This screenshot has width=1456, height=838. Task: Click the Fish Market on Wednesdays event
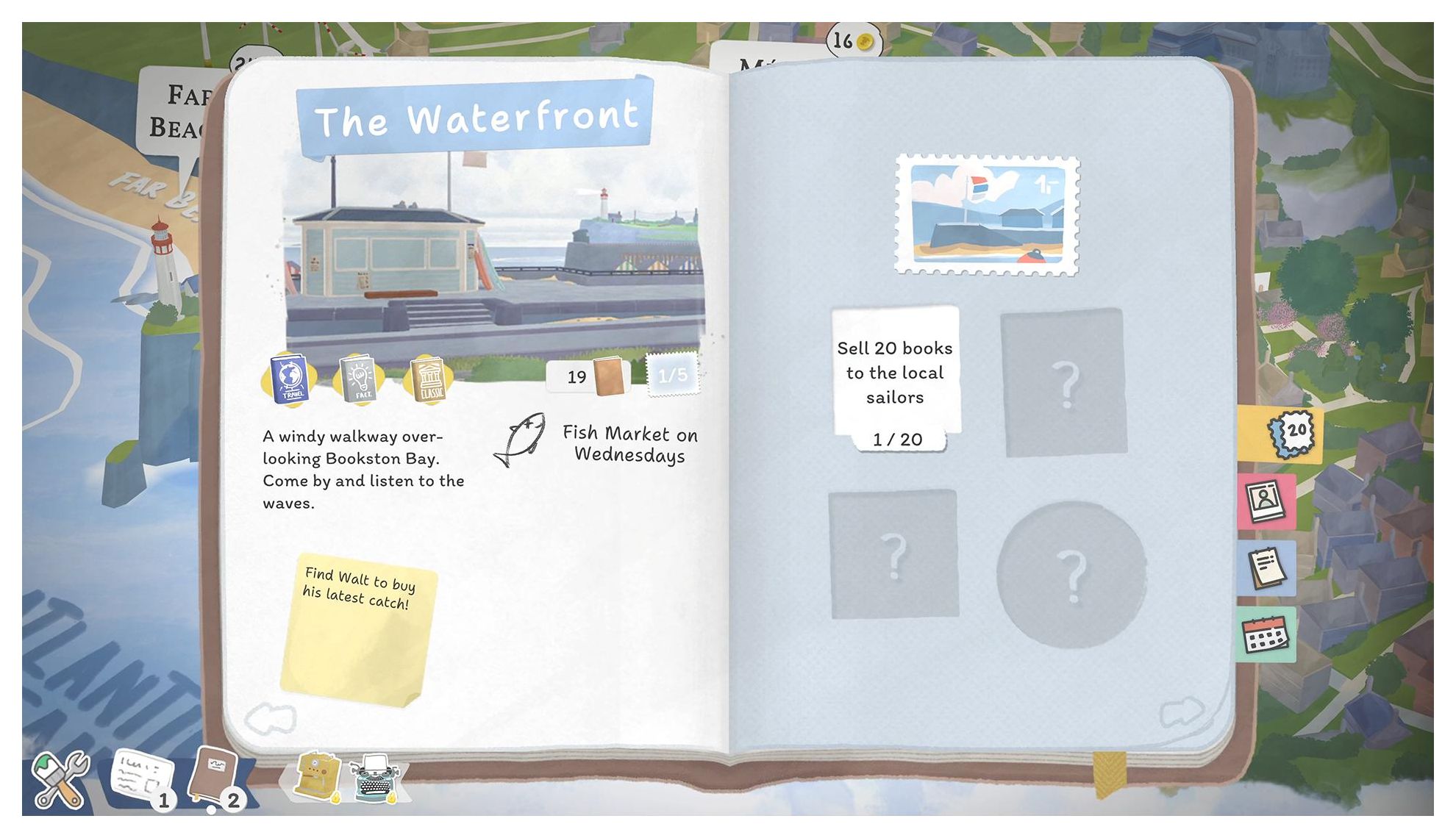pos(597,443)
